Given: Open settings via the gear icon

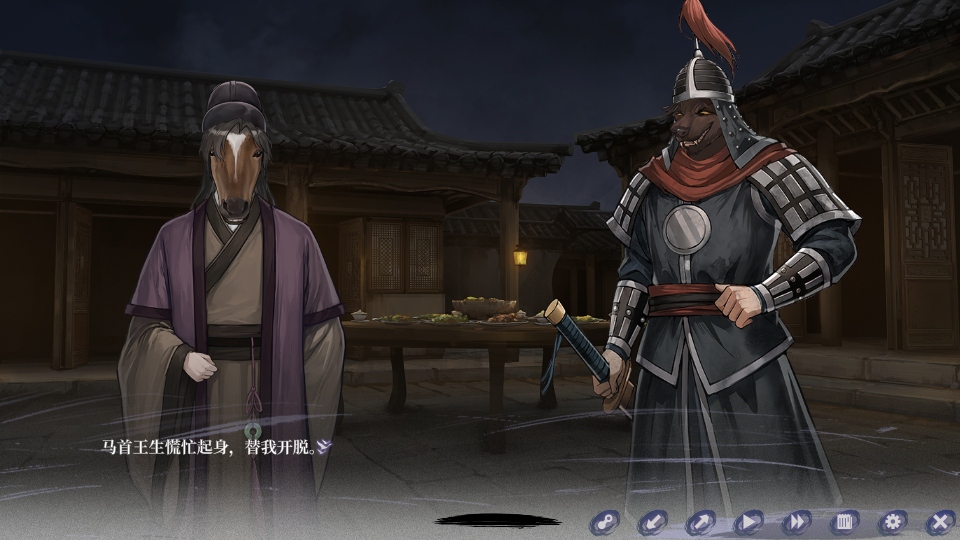Looking at the screenshot, I should [x=892, y=521].
